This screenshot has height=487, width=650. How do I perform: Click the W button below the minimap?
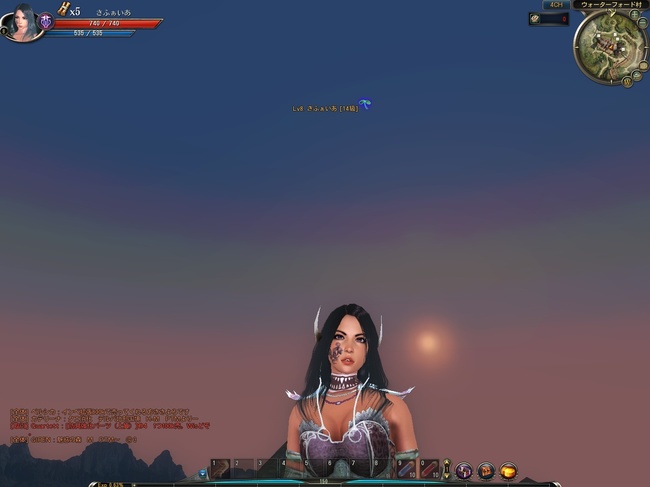[x=627, y=81]
